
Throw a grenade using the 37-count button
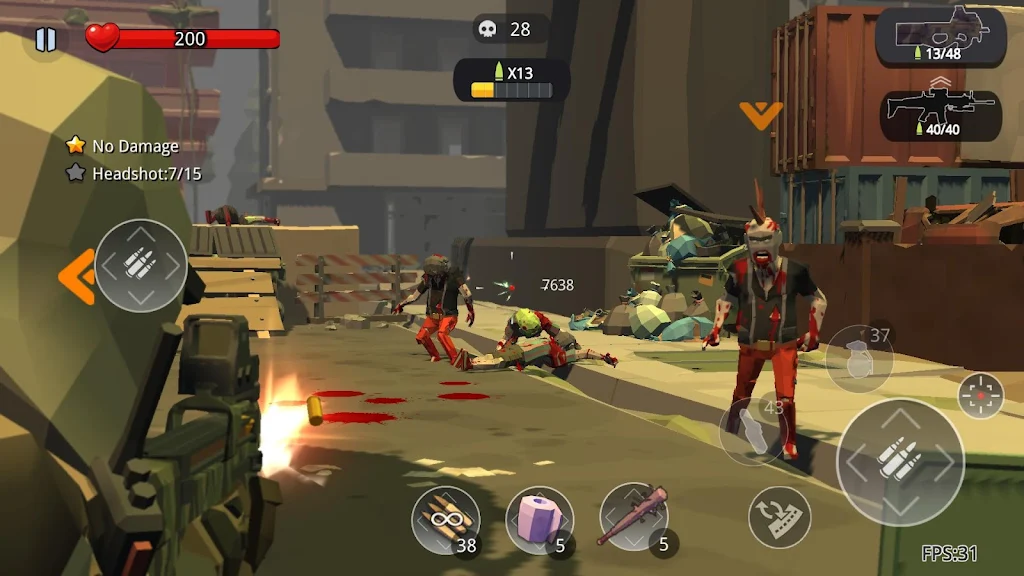pyautogui.click(x=859, y=358)
